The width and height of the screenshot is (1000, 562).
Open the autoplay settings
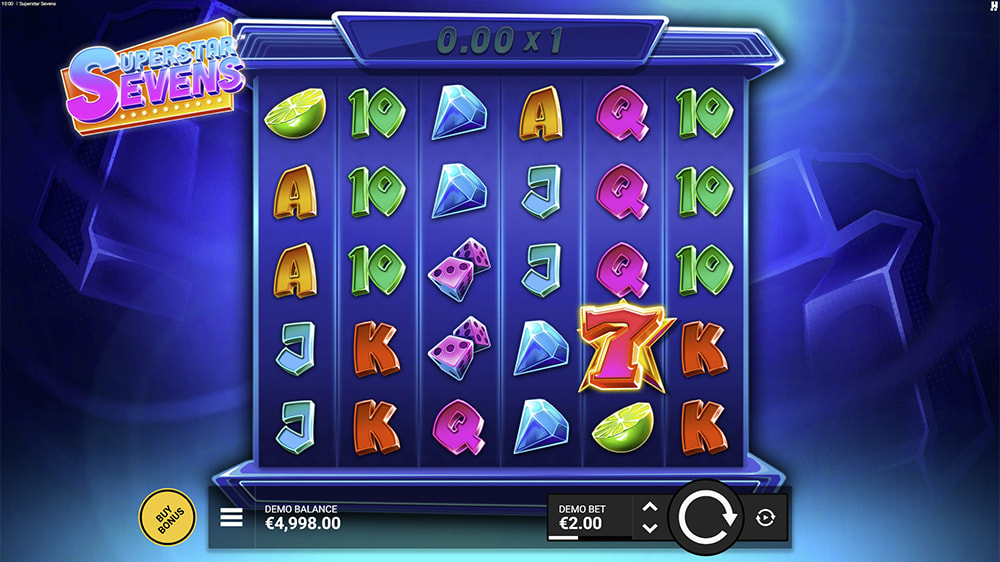[766, 517]
